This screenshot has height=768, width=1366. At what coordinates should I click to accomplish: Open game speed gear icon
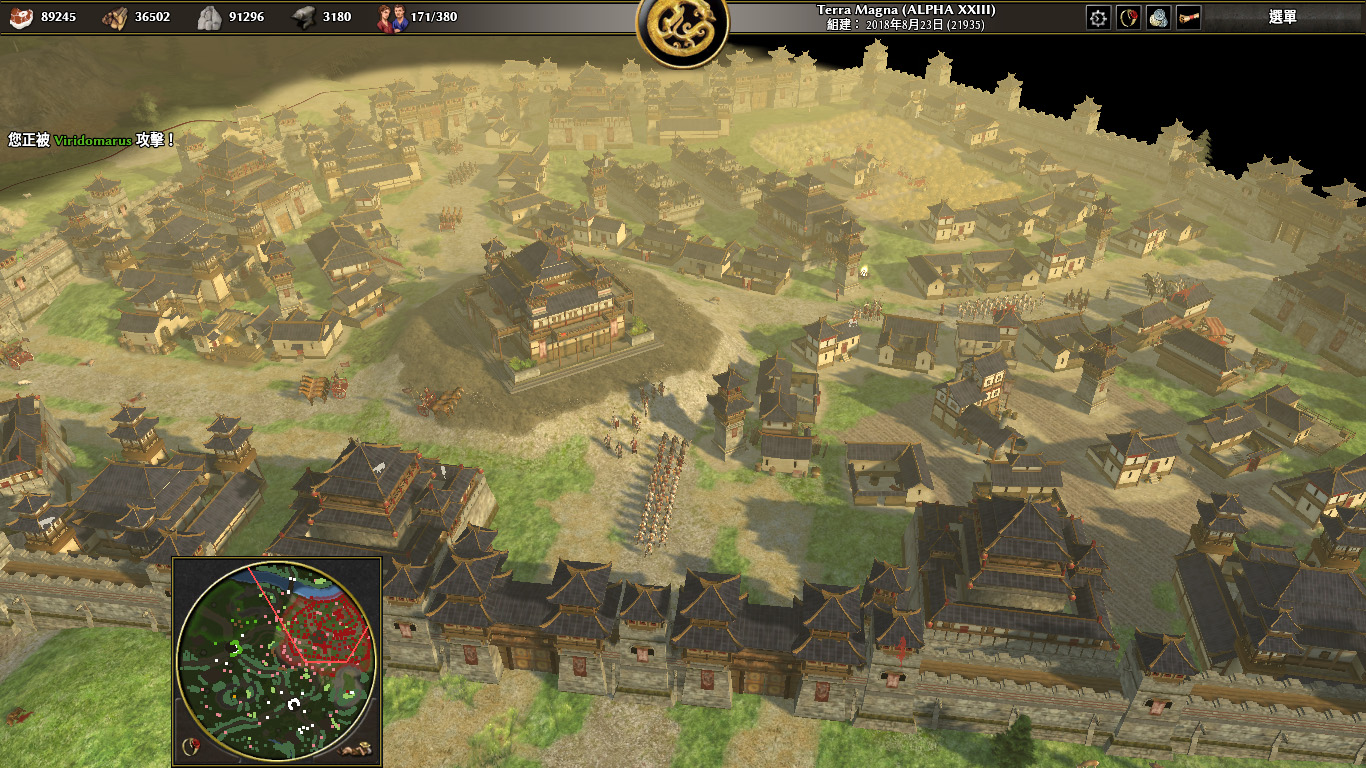pyautogui.click(x=1098, y=18)
